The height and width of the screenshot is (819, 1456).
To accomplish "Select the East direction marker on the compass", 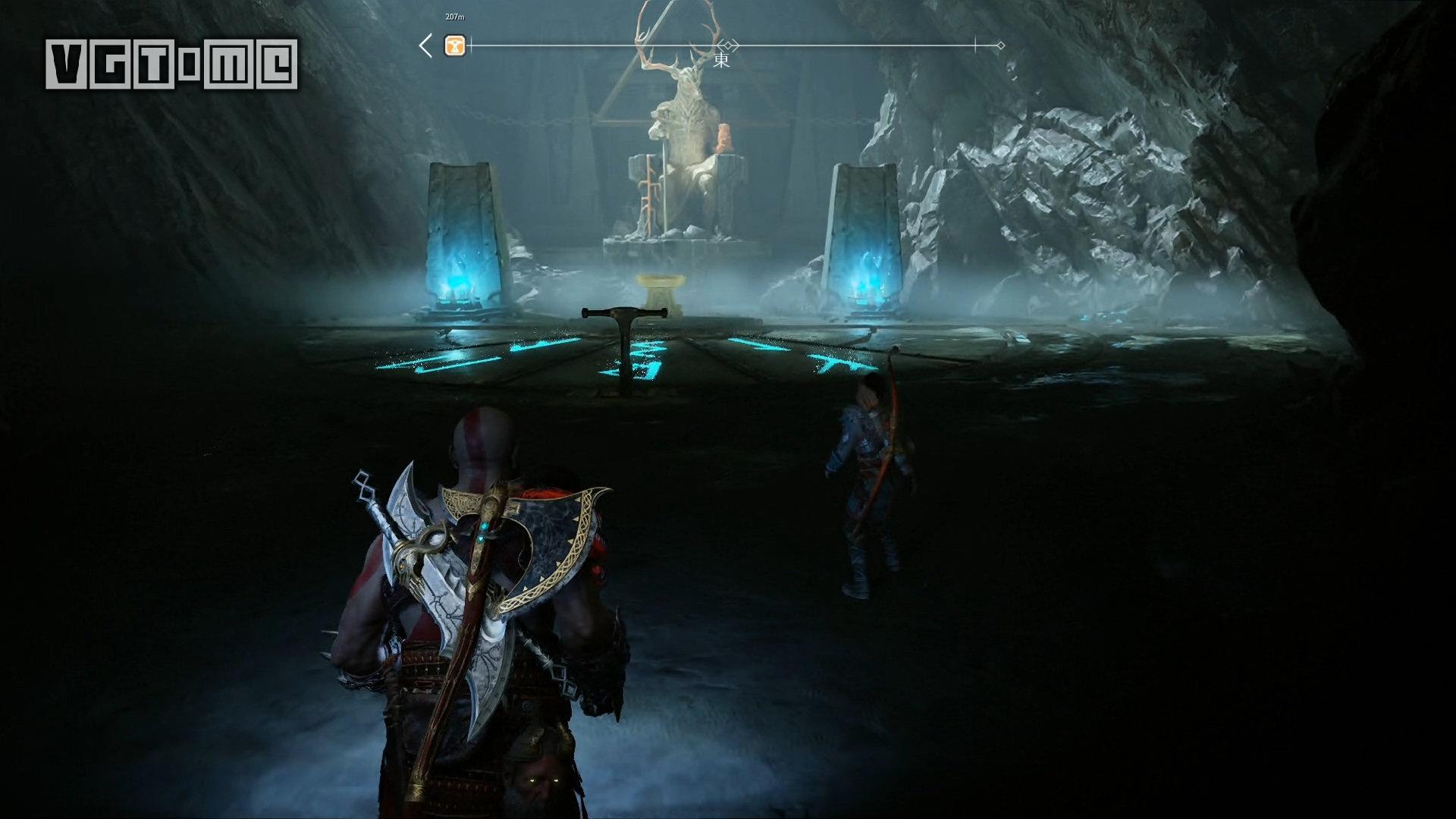I will [x=721, y=60].
